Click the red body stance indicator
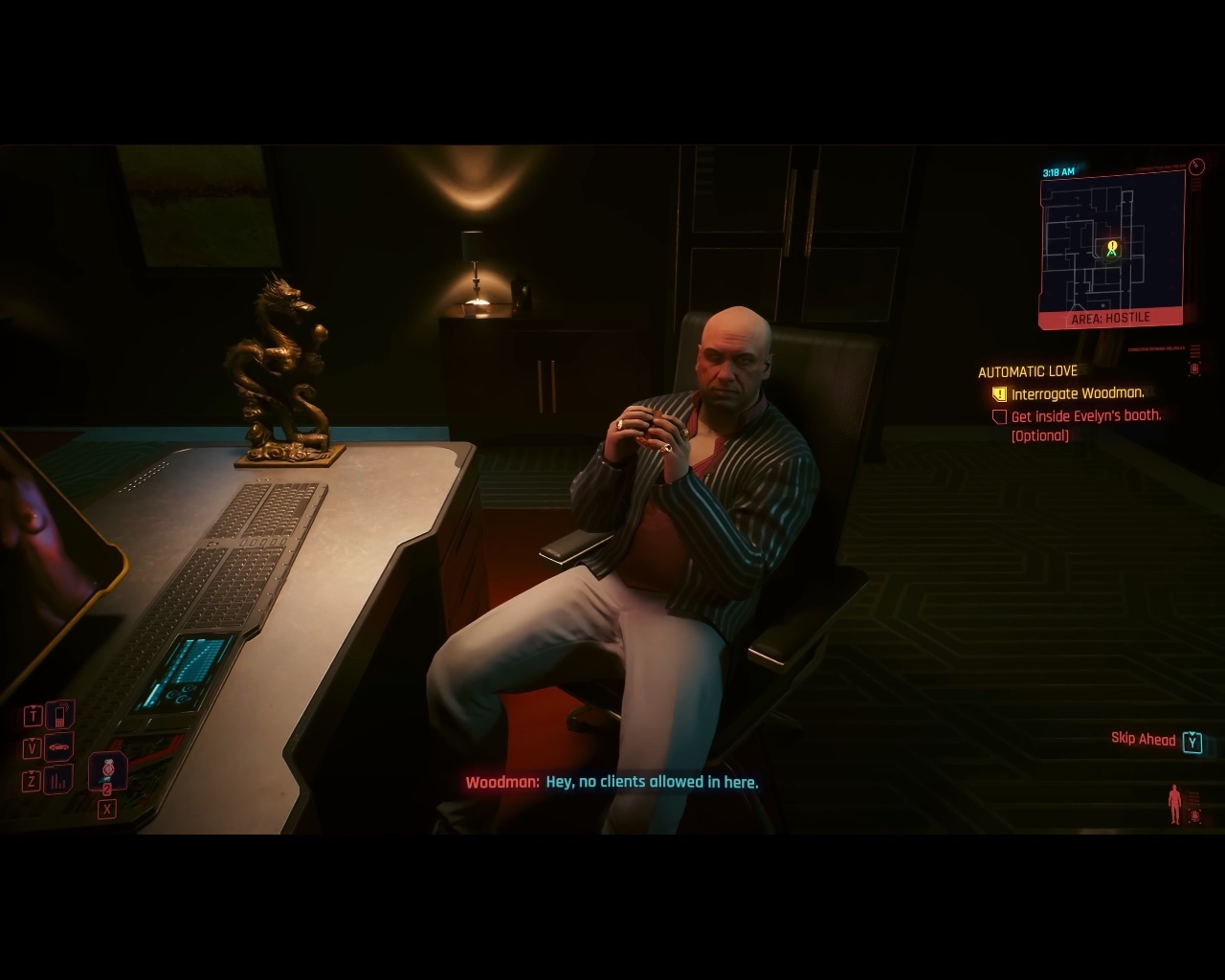Screen dimensions: 1225x980 (x=1174, y=804)
